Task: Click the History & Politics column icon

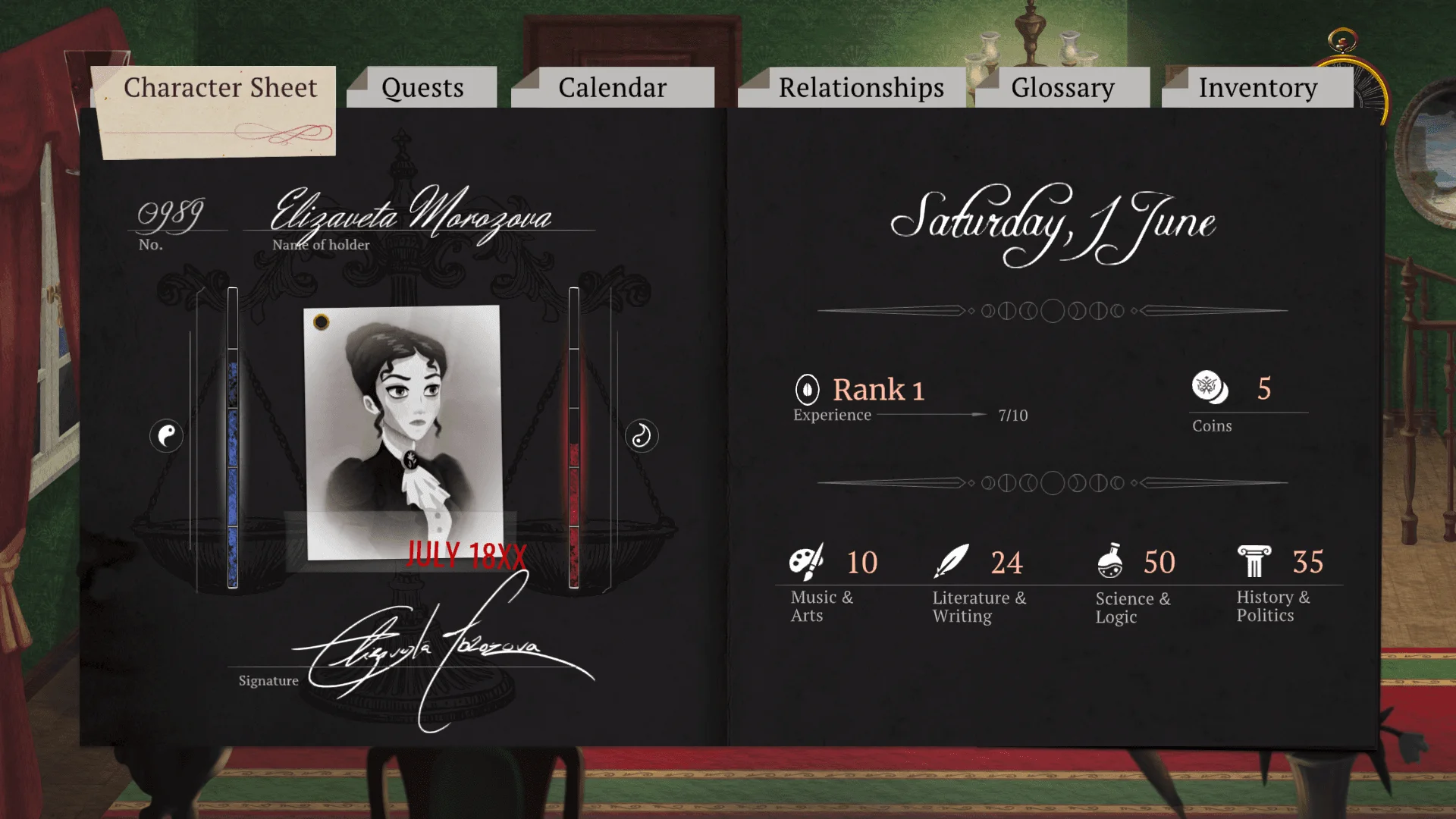Action: click(1255, 561)
